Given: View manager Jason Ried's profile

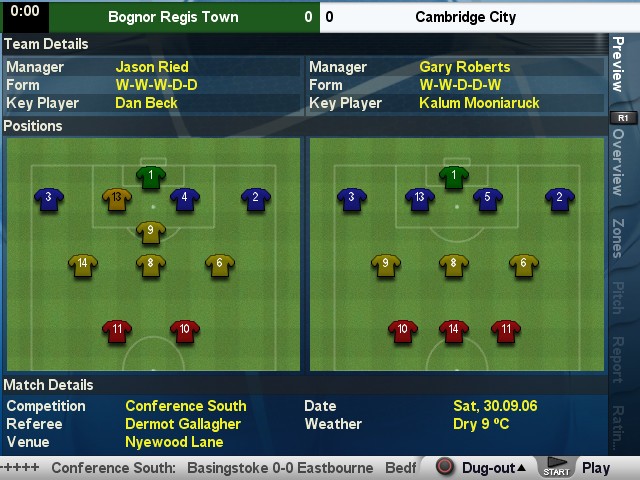Looking at the screenshot, I should 152,67.
